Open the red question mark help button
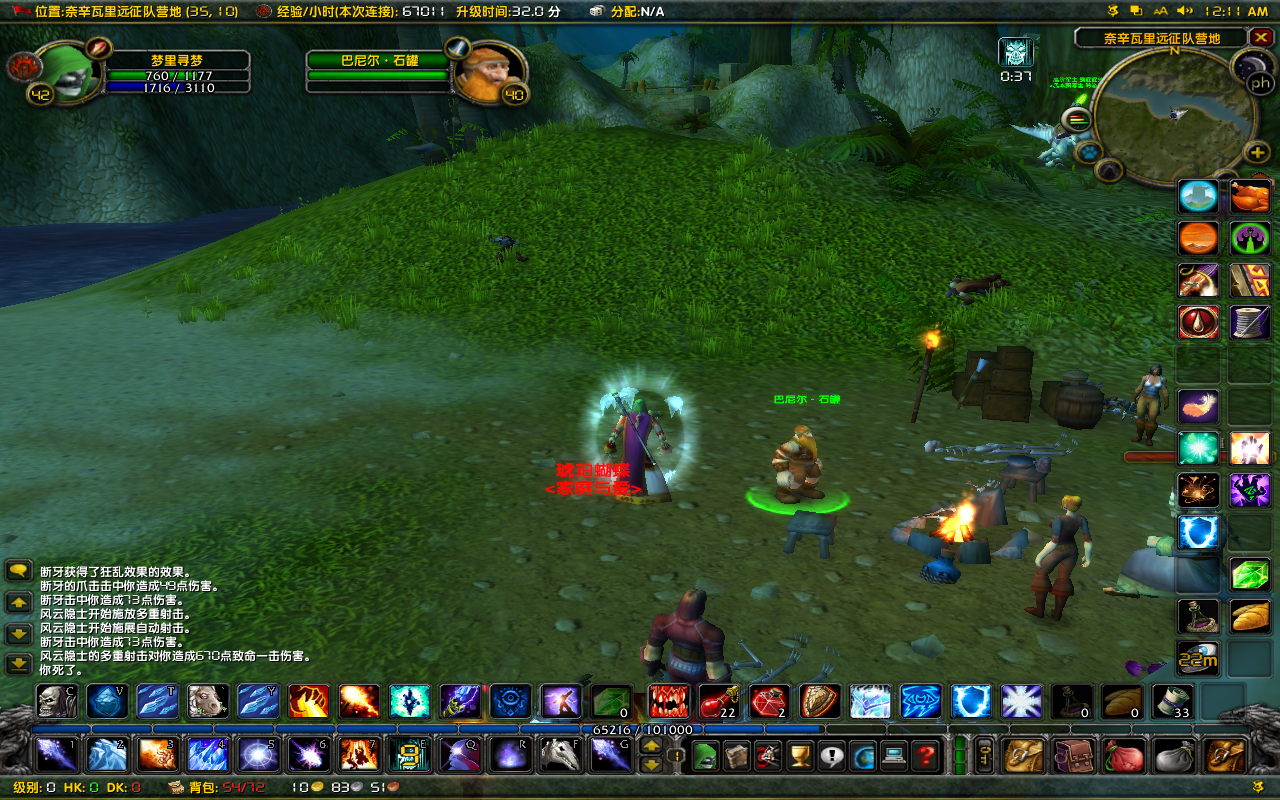This screenshot has height=800, width=1280. click(926, 755)
